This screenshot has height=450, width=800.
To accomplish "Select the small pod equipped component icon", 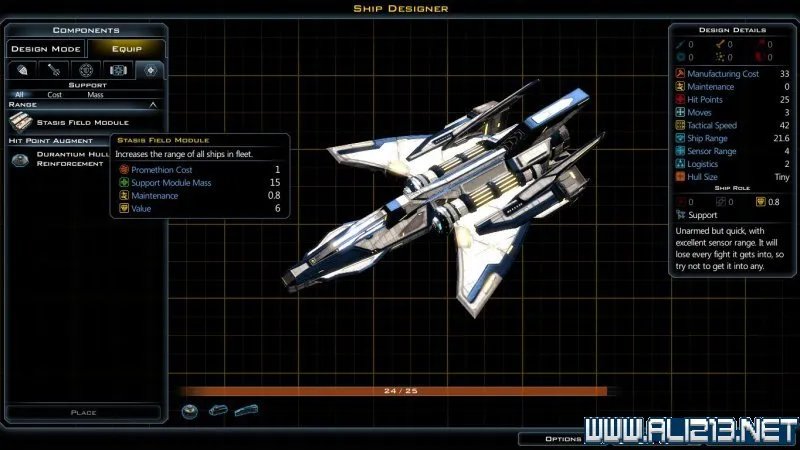I will coord(219,411).
